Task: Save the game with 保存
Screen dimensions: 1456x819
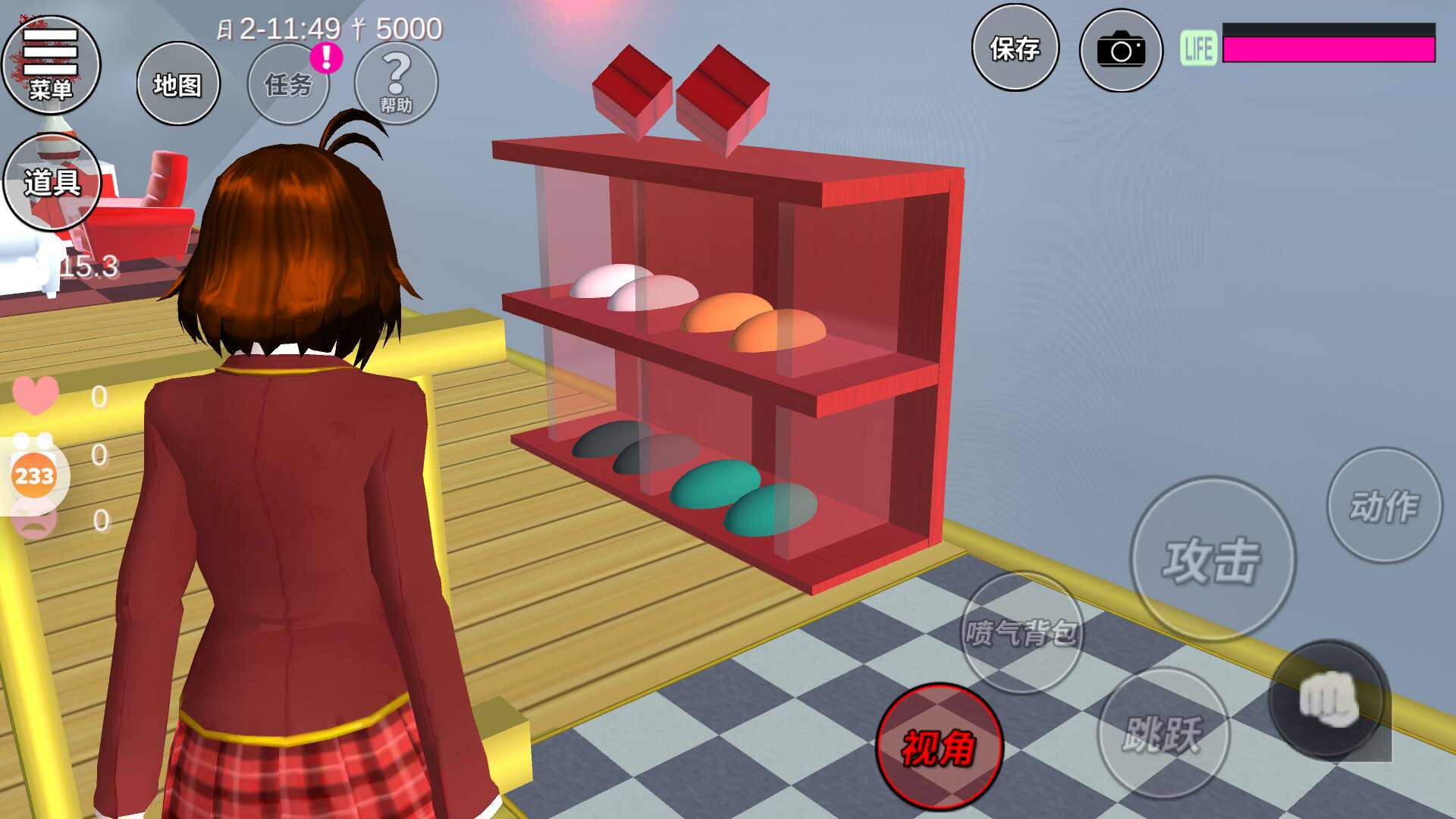Action: 1015,49
